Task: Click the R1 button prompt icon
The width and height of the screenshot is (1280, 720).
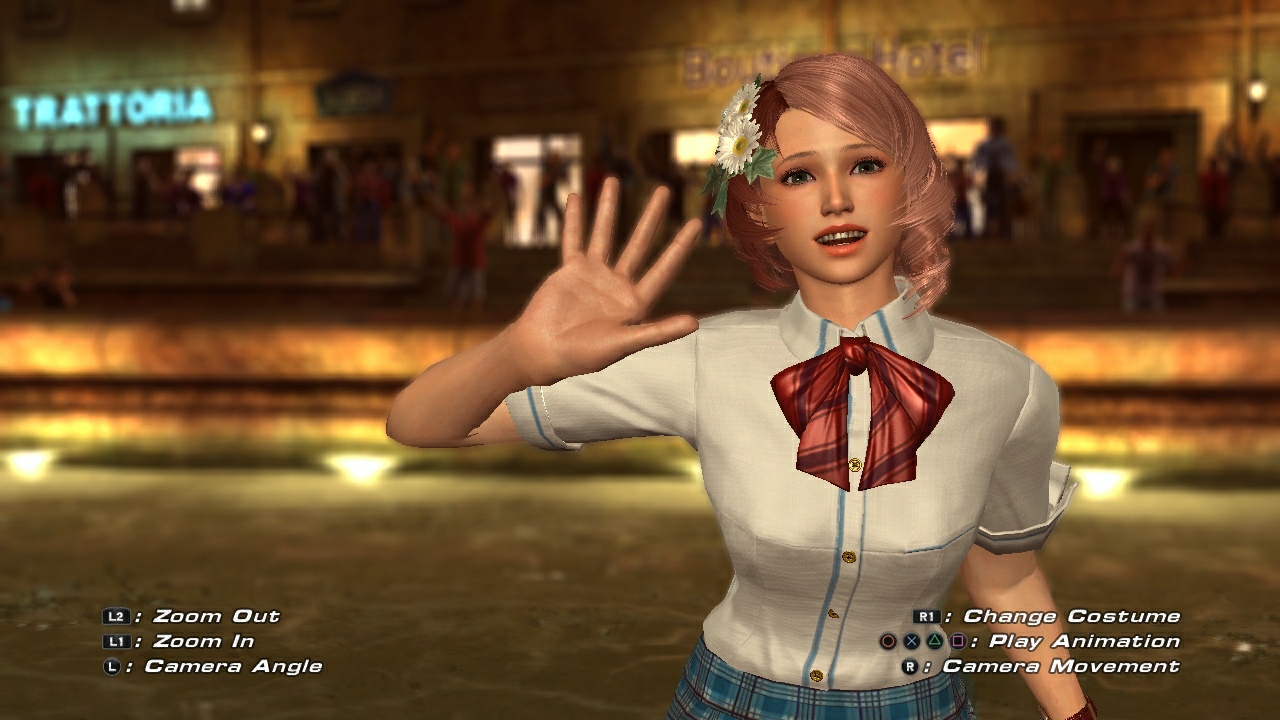Action: 927,617
